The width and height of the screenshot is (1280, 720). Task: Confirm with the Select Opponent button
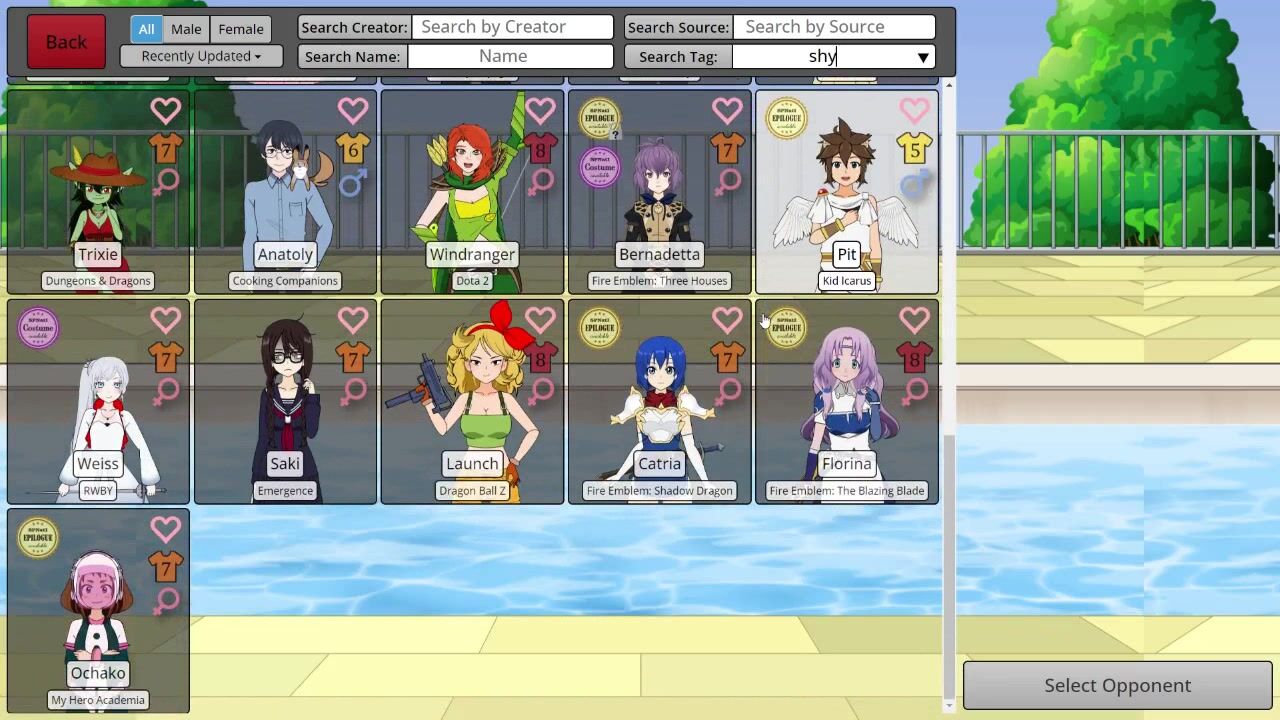click(1117, 685)
